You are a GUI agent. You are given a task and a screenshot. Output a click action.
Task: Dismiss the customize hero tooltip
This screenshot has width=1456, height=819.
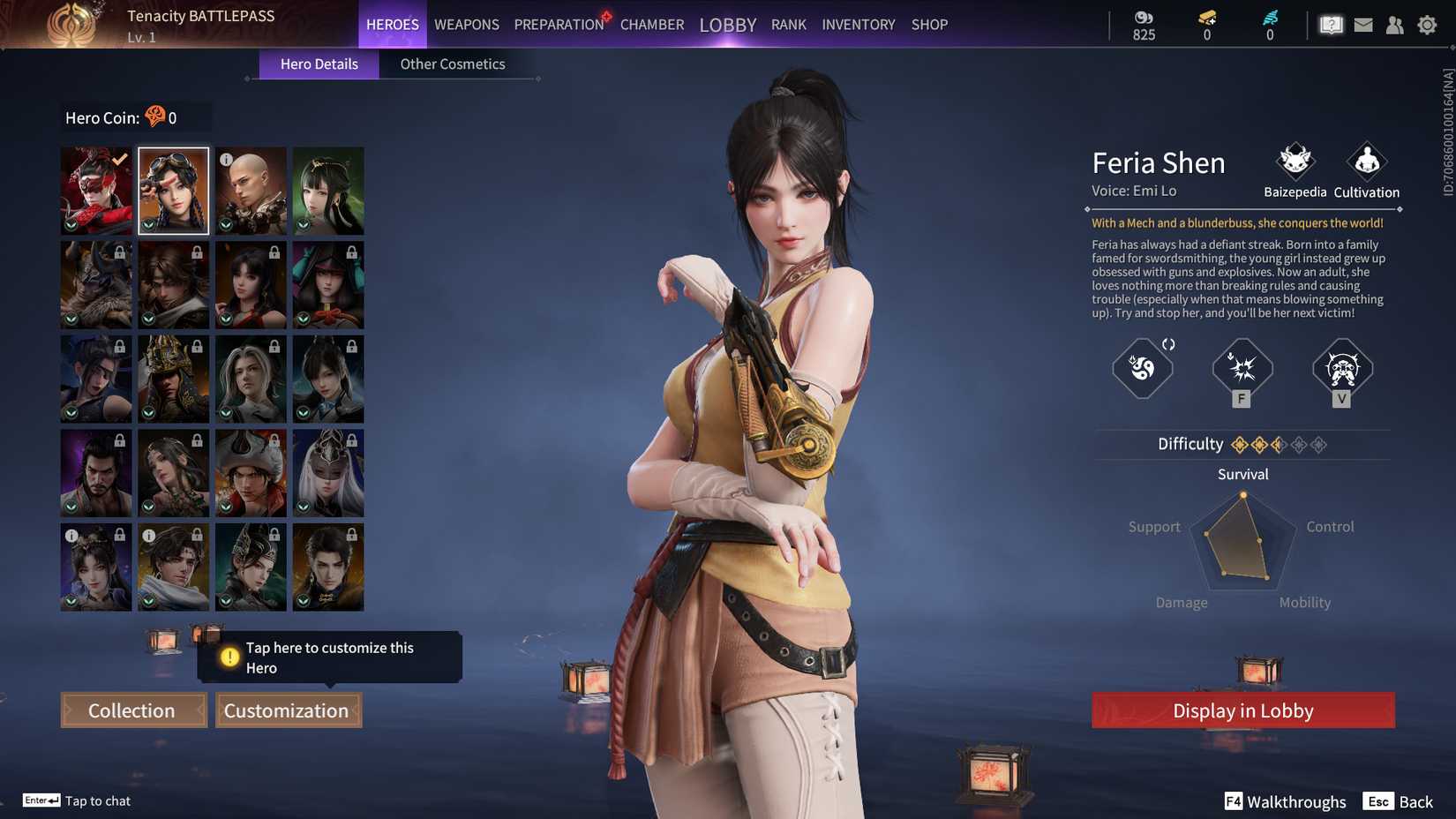329,657
